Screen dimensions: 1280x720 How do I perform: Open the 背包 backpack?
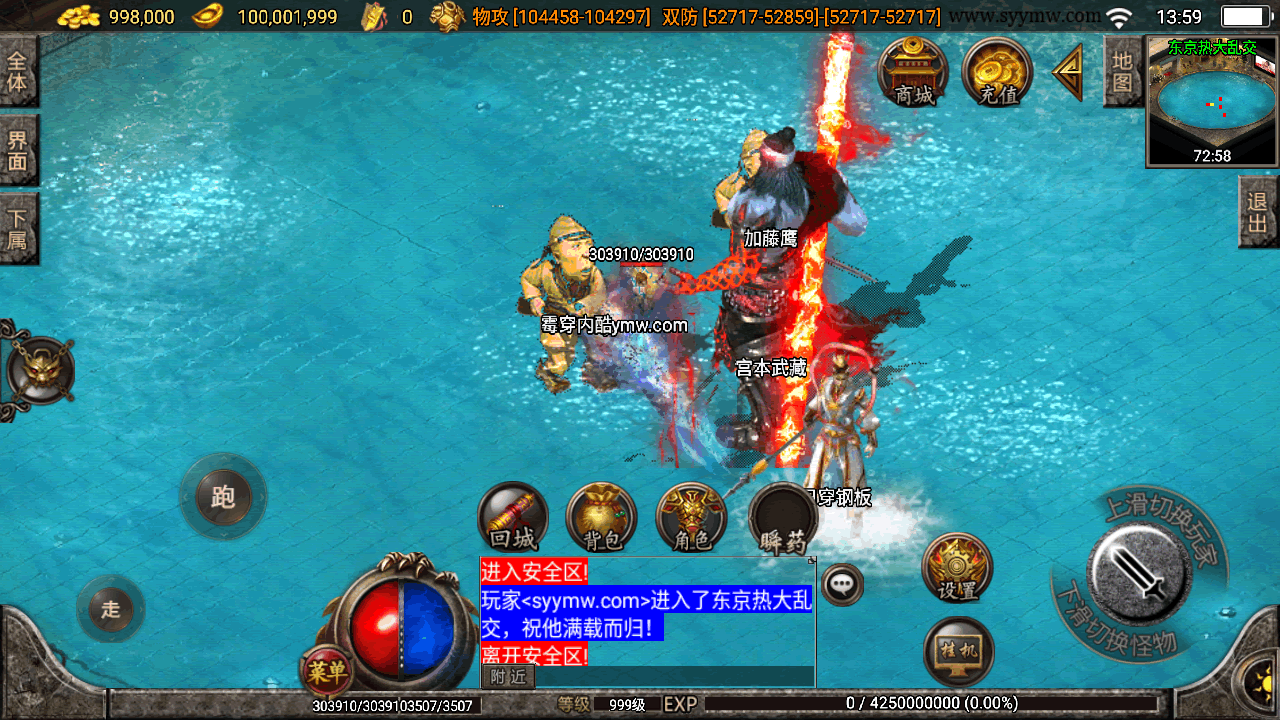602,517
